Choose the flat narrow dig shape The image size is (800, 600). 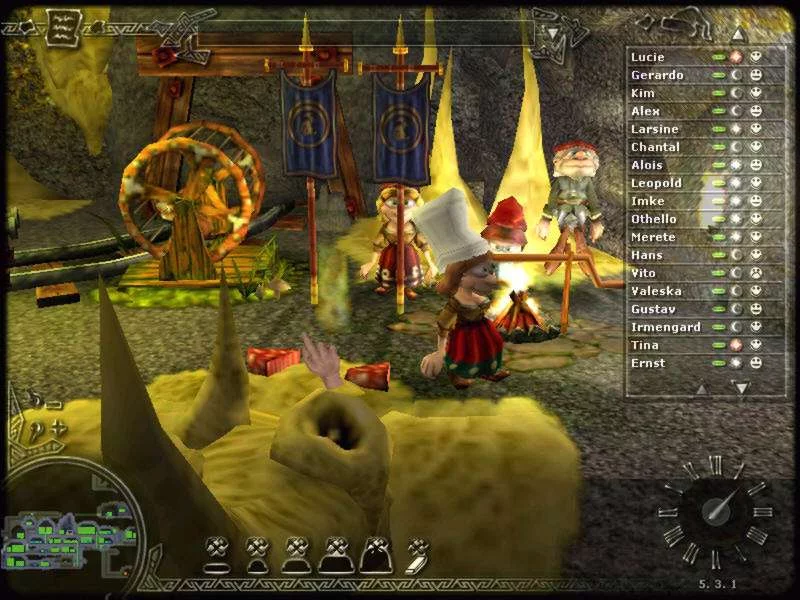coord(217,554)
